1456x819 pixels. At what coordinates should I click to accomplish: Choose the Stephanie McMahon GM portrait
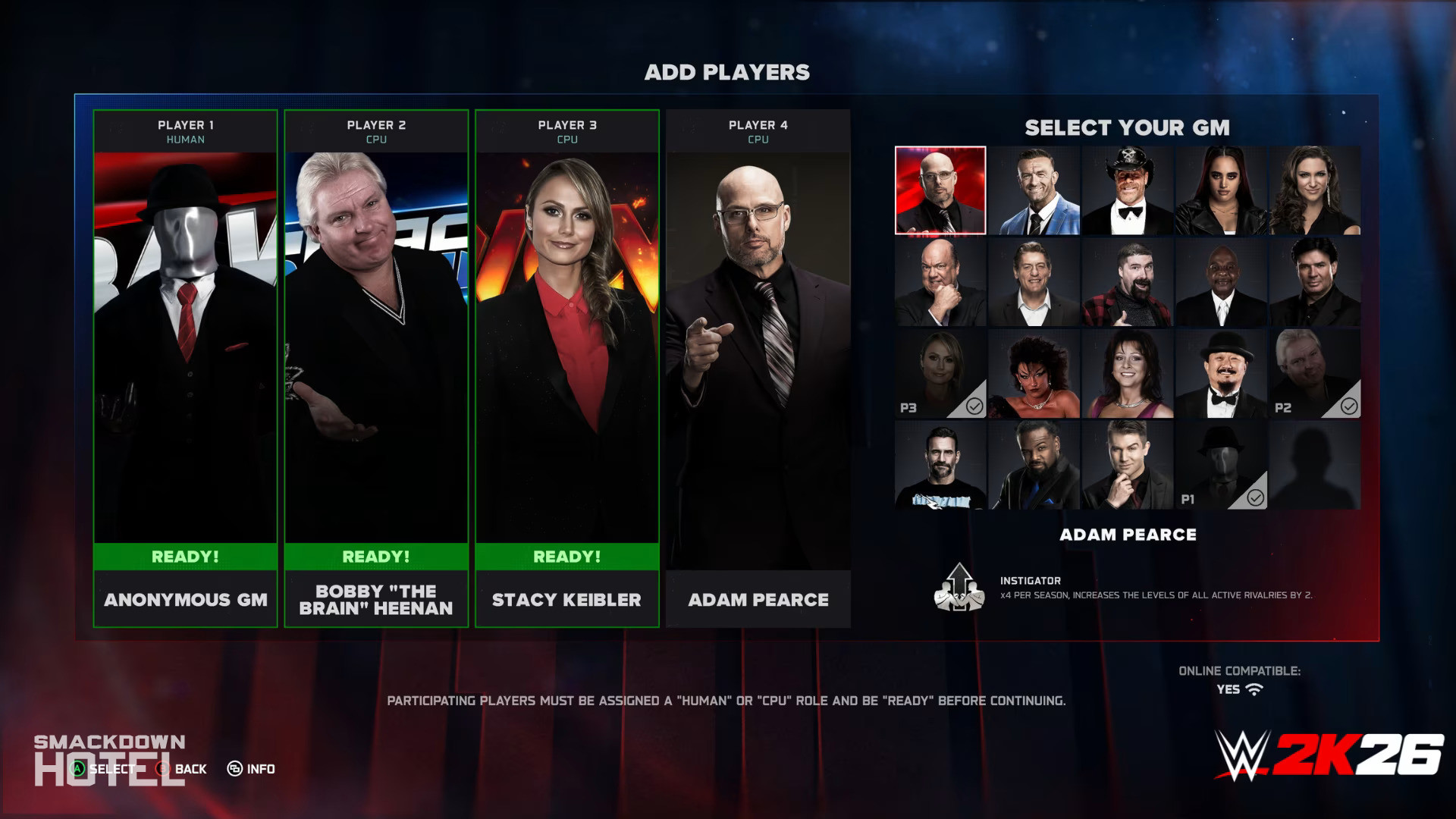pos(1315,190)
